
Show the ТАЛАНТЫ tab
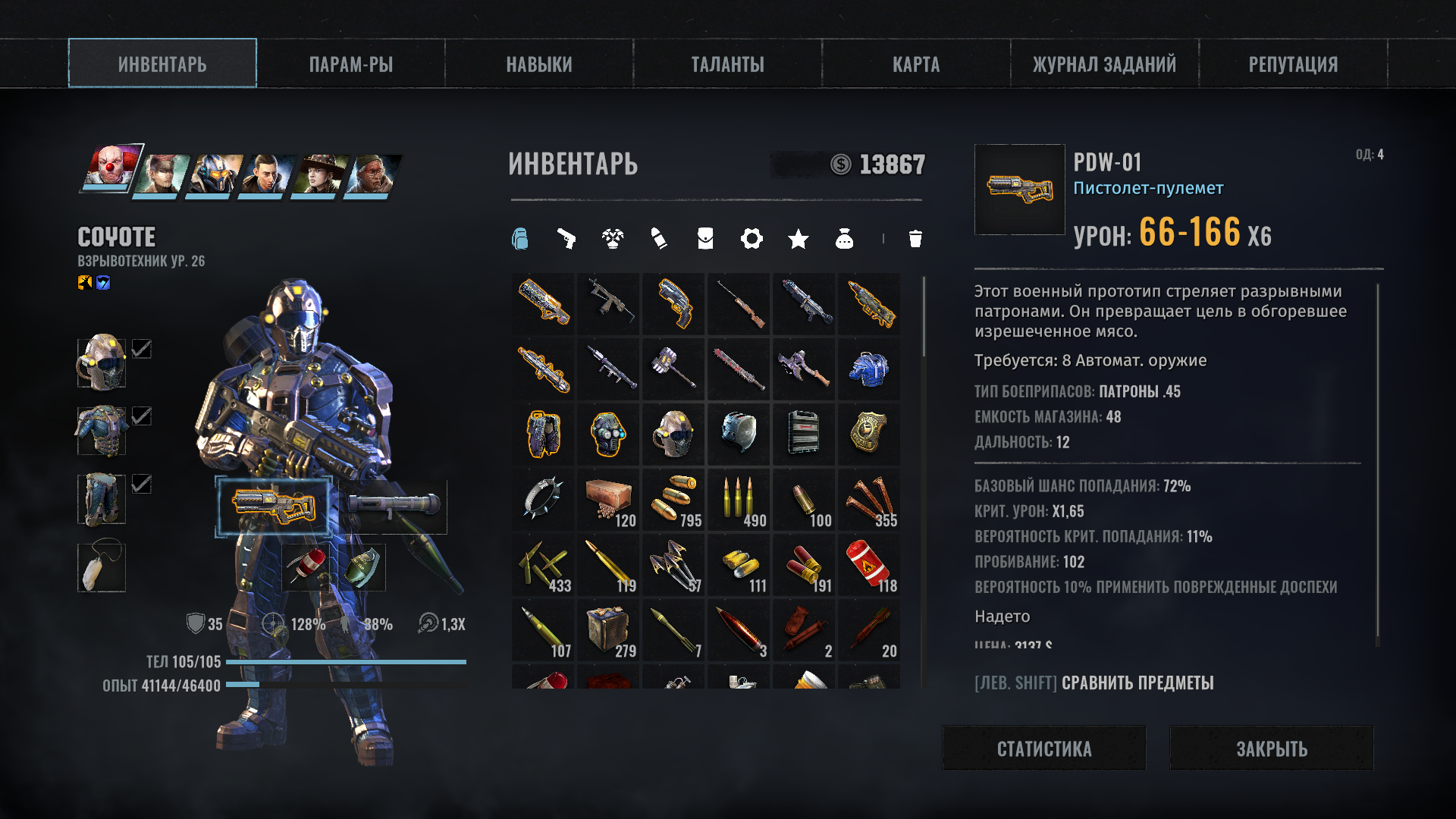click(727, 64)
